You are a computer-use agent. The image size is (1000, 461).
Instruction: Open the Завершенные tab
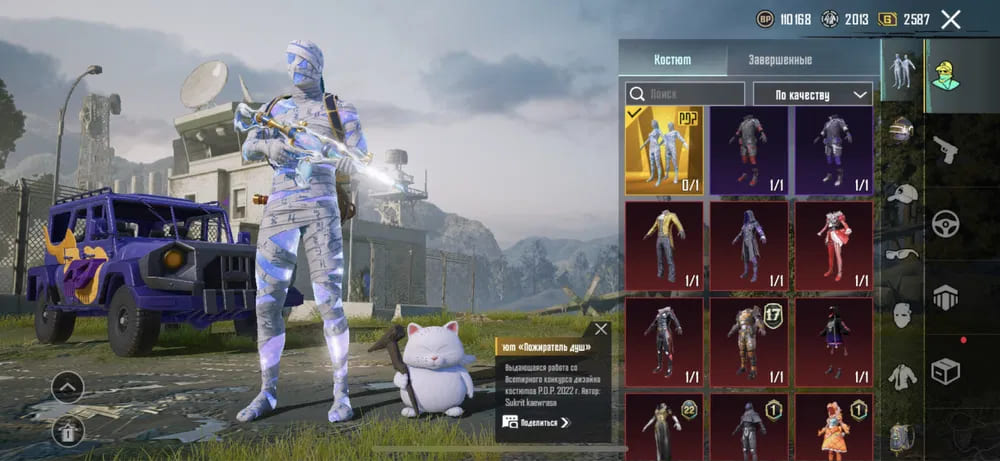[x=781, y=60]
